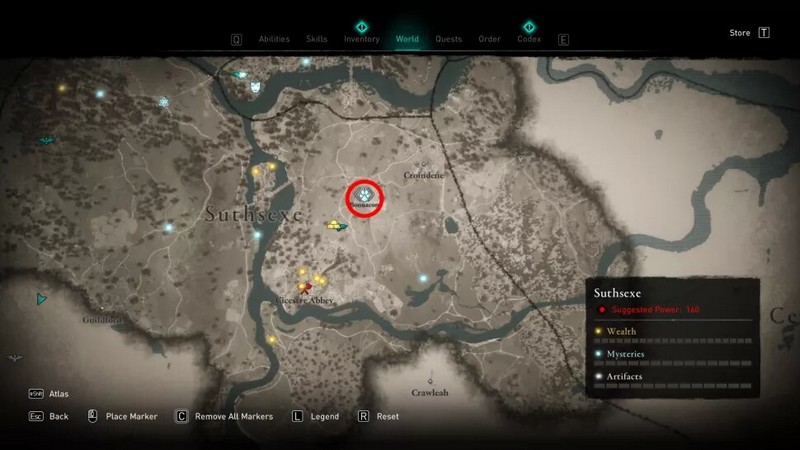The width and height of the screenshot is (800, 450).
Task: Go to the Quests tab
Action: [448, 40]
